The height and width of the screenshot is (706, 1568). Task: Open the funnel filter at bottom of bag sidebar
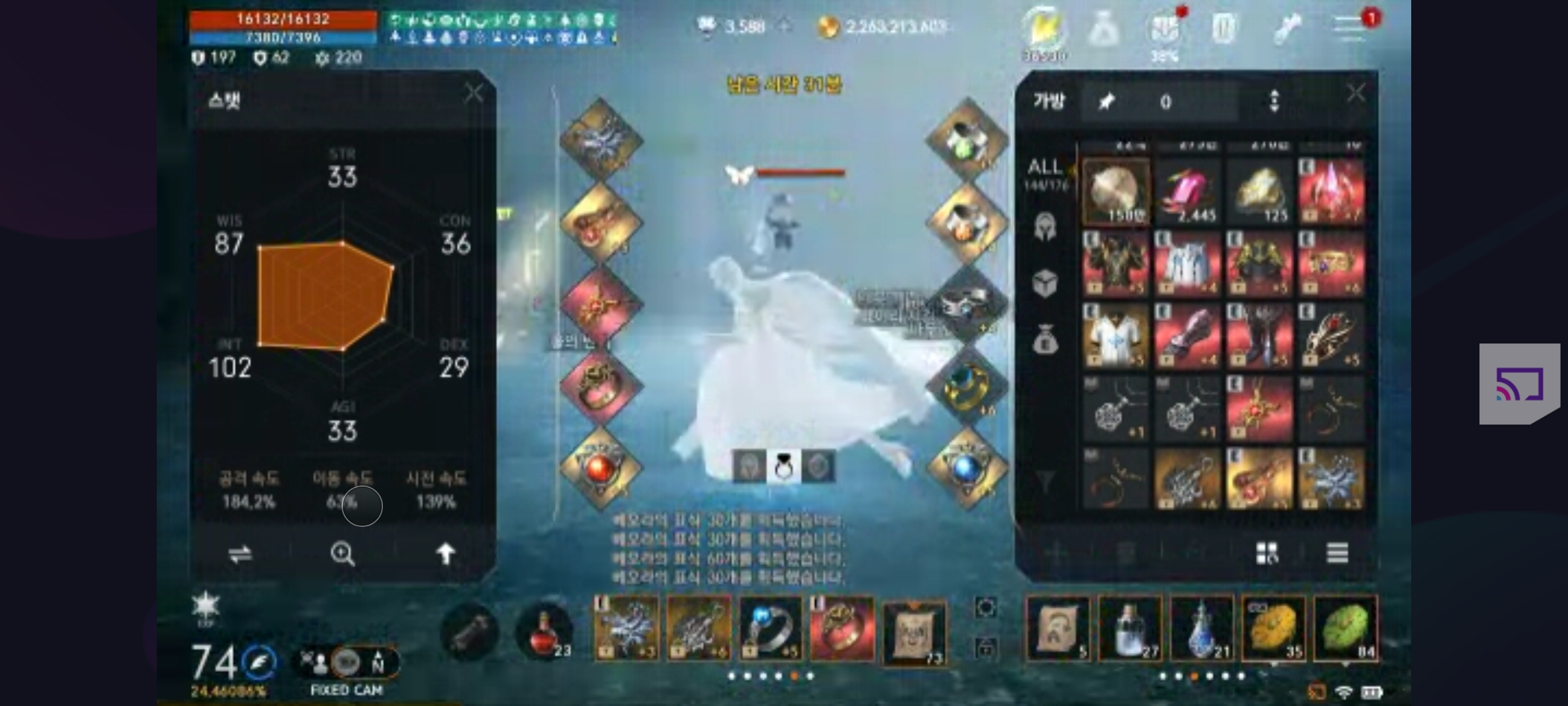point(1045,480)
